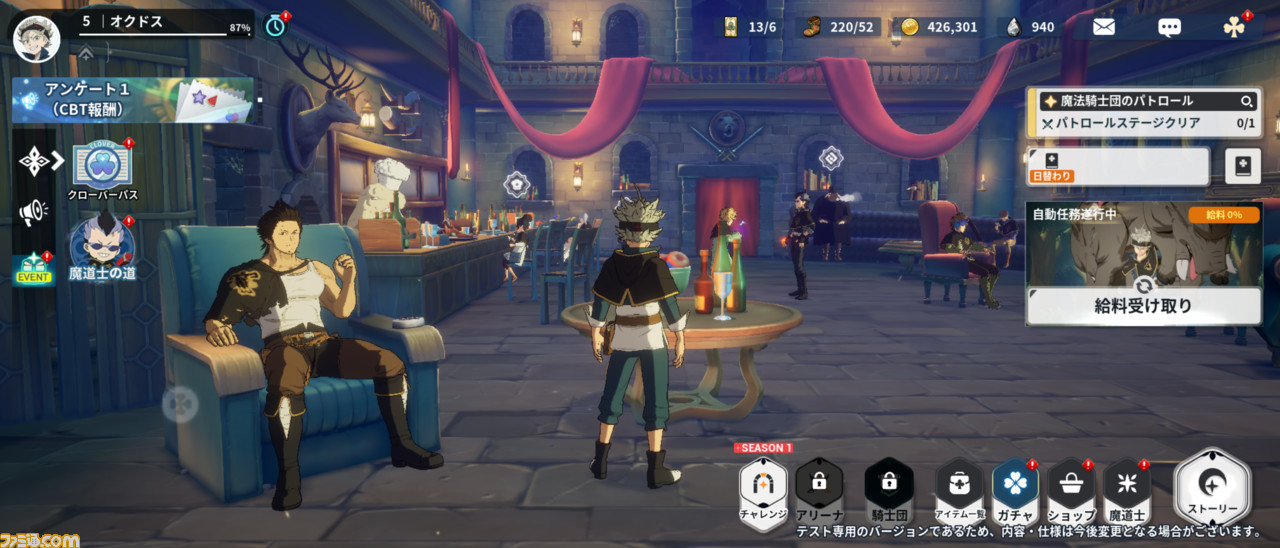The width and height of the screenshot is (1280, 548).
Task: Open the EVENT gift icon
Action: [33, 269]
